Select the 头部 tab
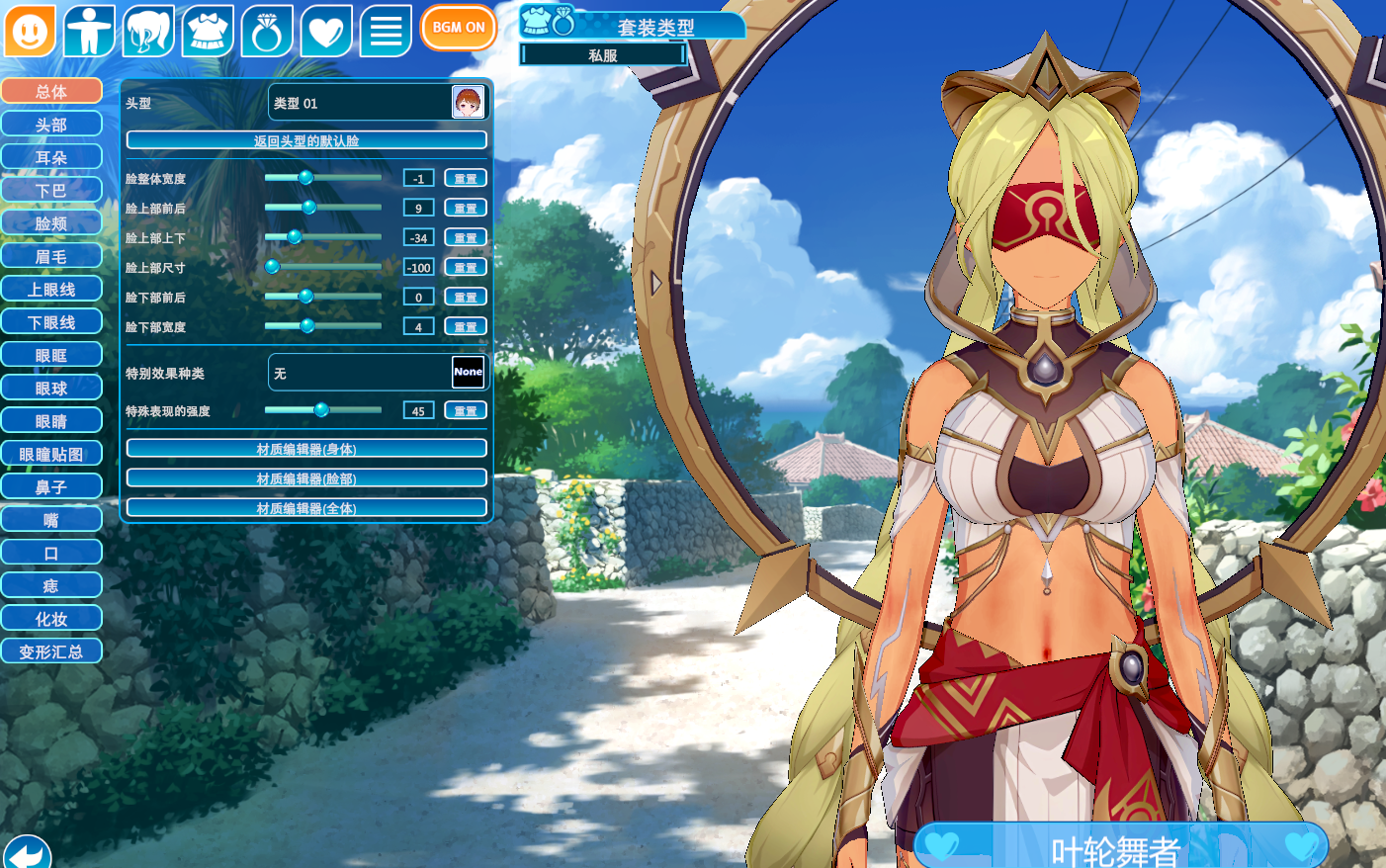 tap(51, 125)
